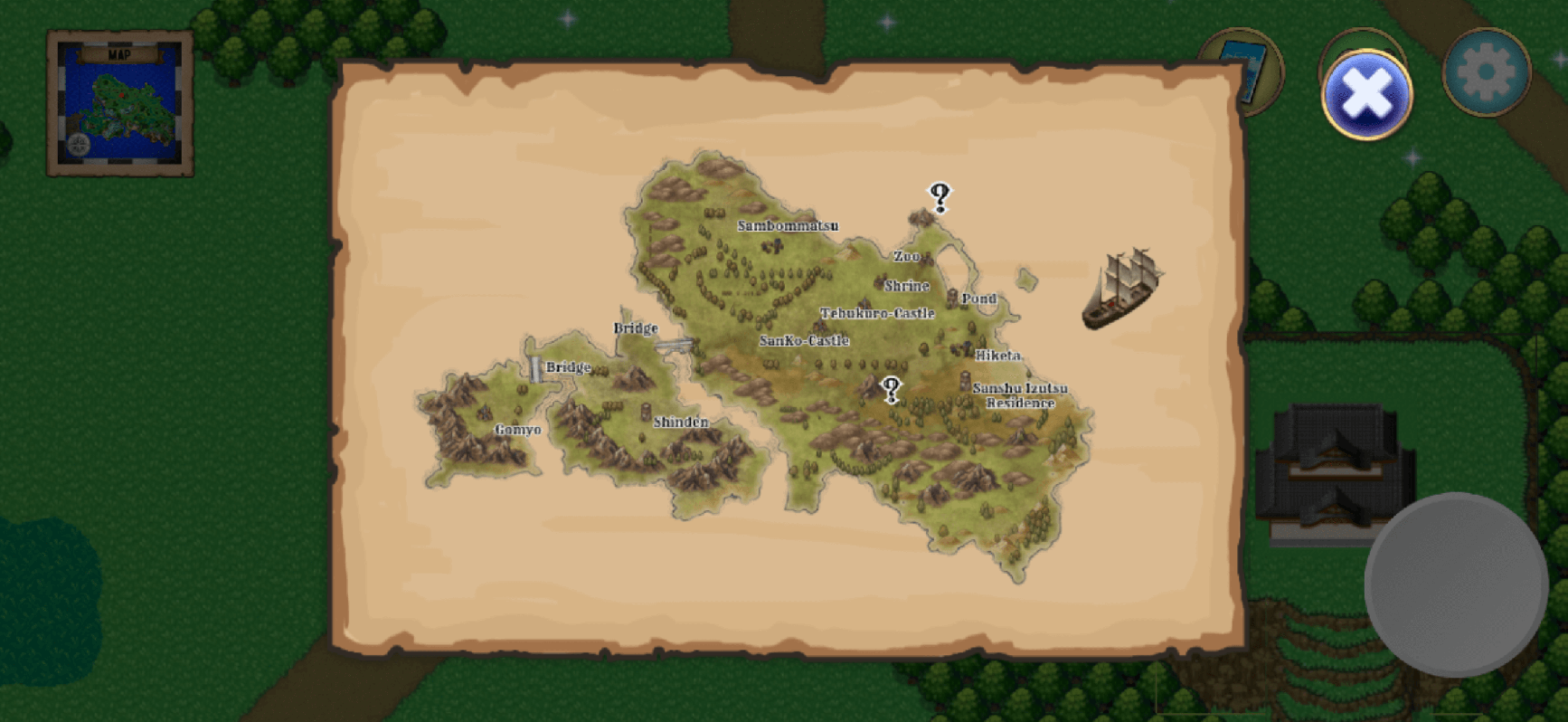Viewport: 1568px width, 722px height.
Task: Pick SanKo-Castle on the map
Action: pos(804,341)
